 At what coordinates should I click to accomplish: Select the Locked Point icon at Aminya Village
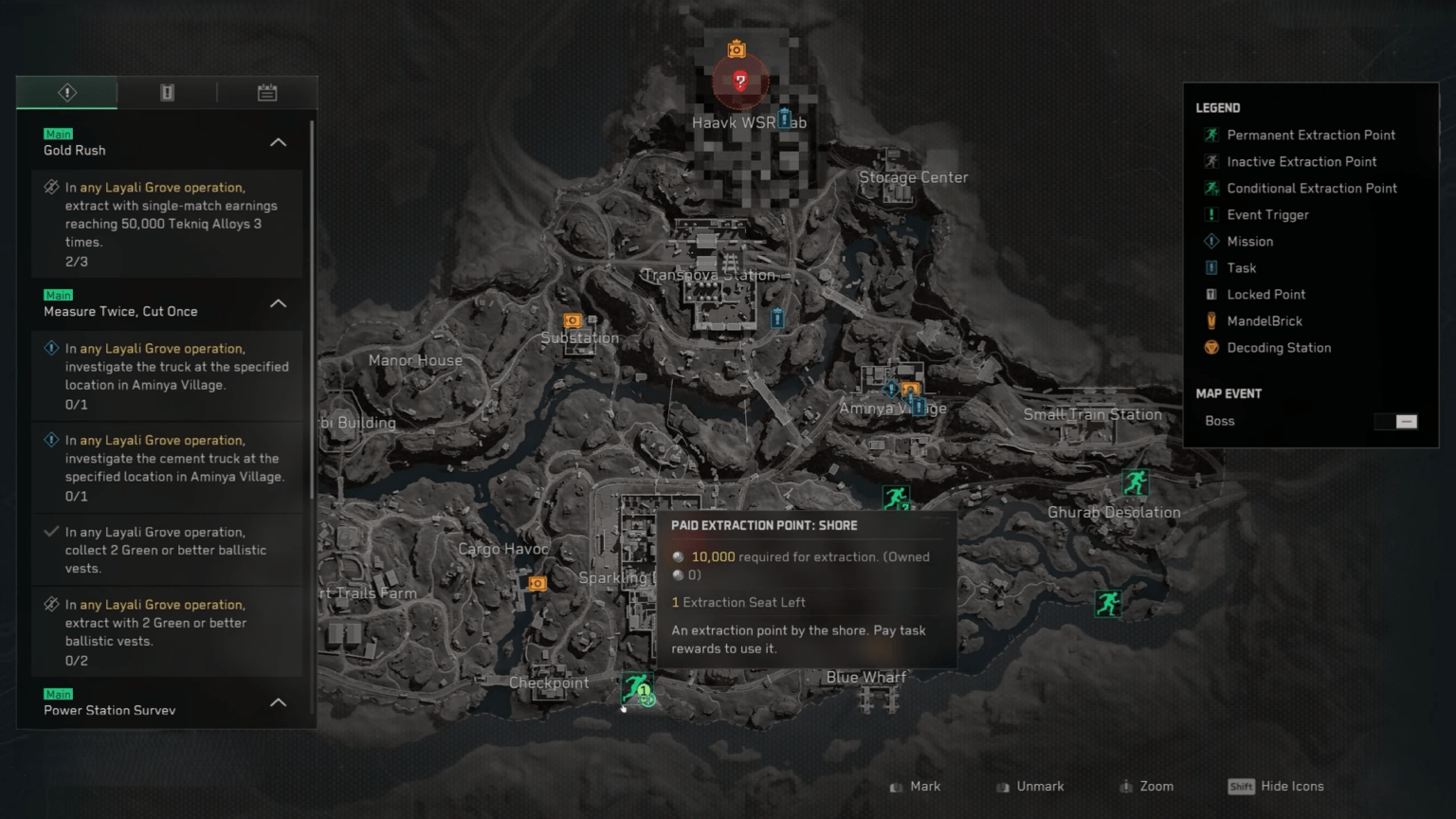(x=917, y=406)
